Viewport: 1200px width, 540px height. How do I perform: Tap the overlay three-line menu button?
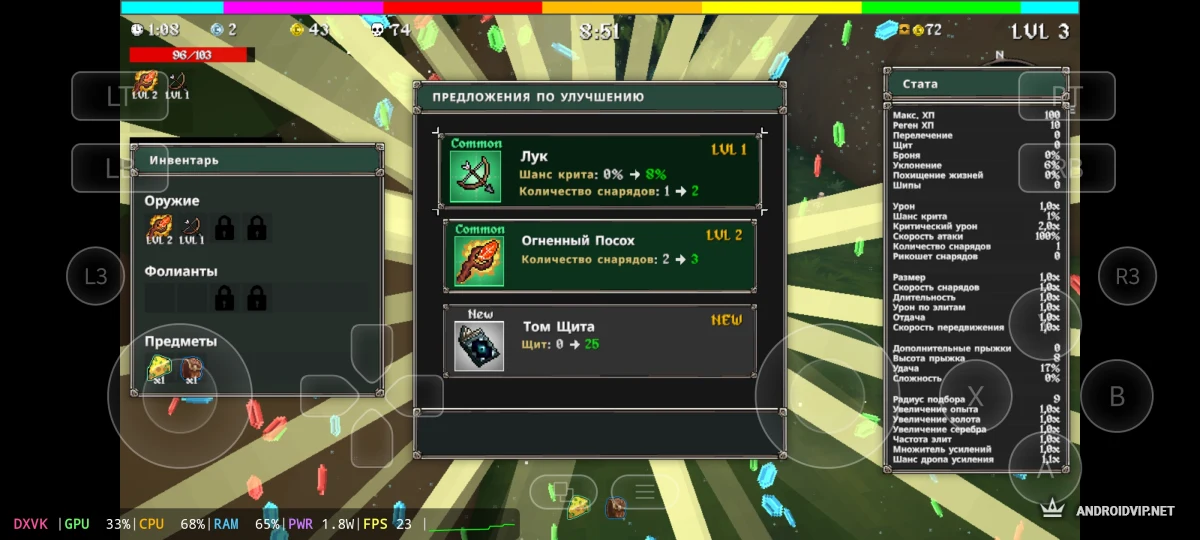(x=645, y=491)
